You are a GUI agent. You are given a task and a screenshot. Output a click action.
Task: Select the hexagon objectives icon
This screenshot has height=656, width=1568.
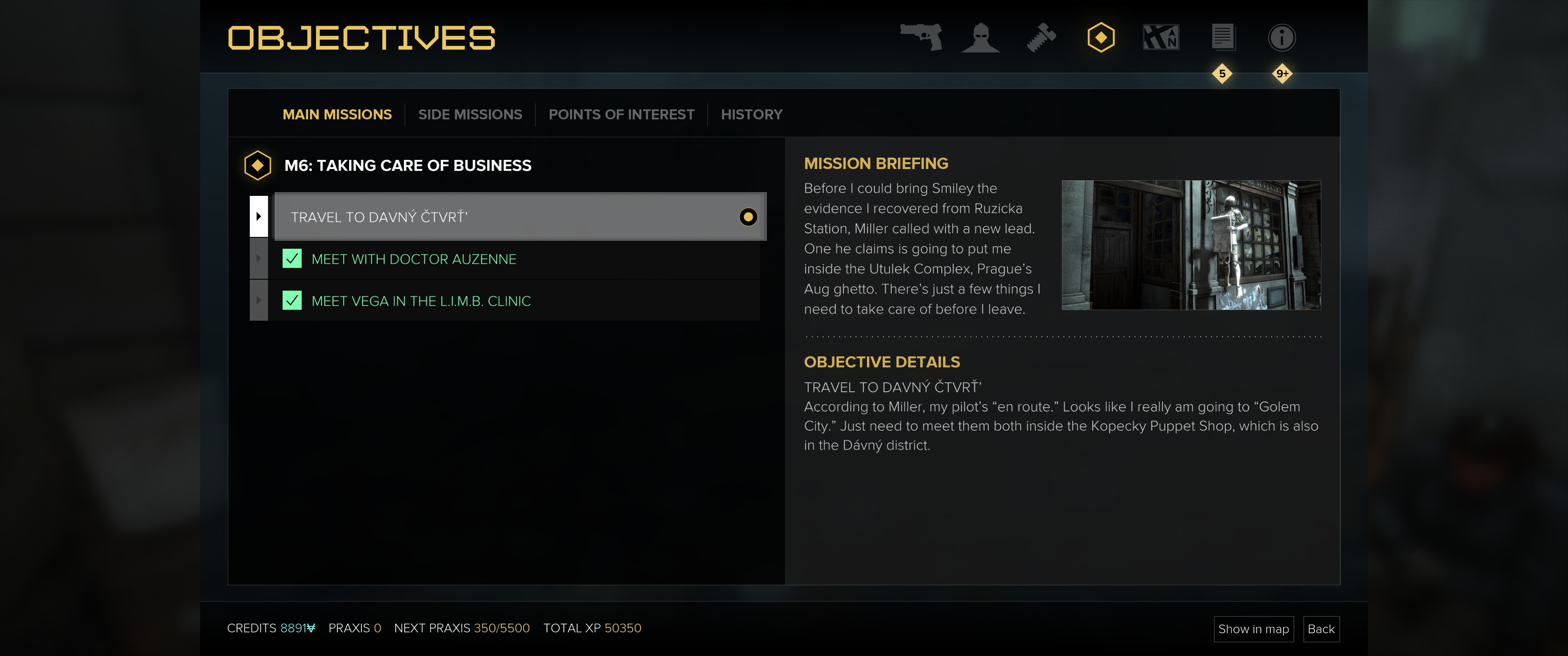tap(1100, 38)
